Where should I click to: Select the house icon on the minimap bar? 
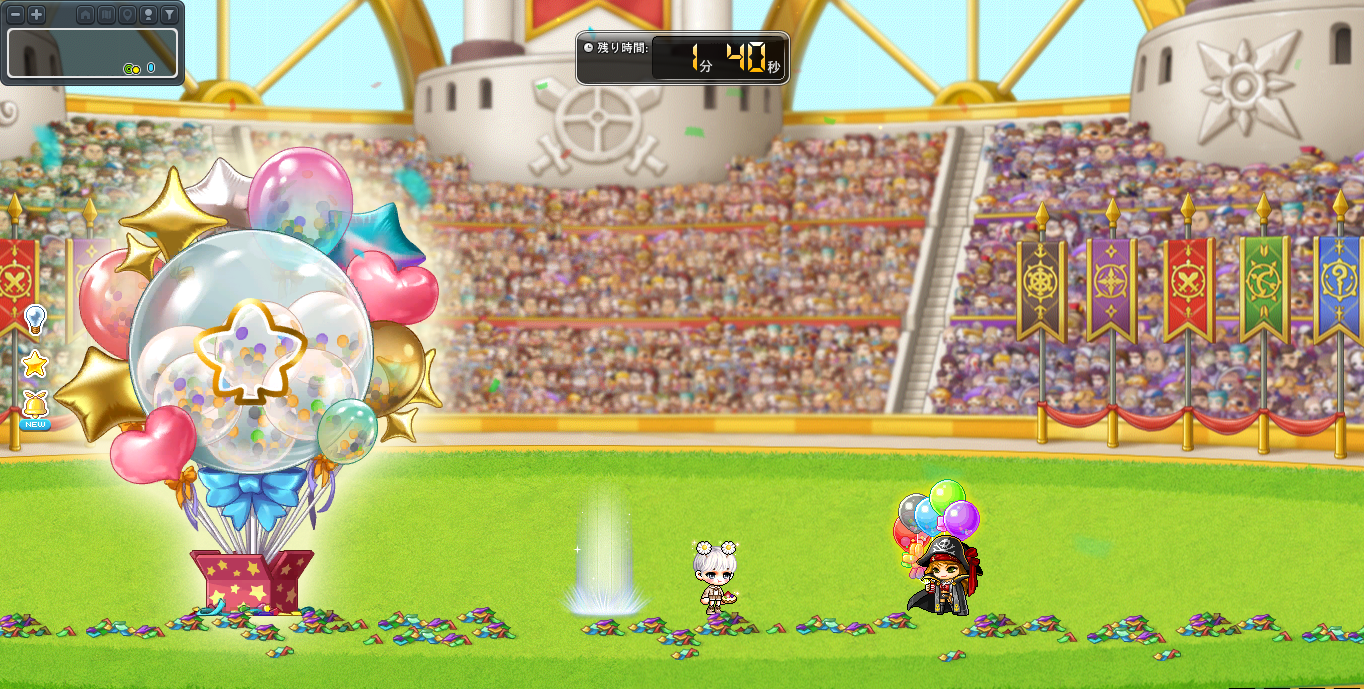85,15
